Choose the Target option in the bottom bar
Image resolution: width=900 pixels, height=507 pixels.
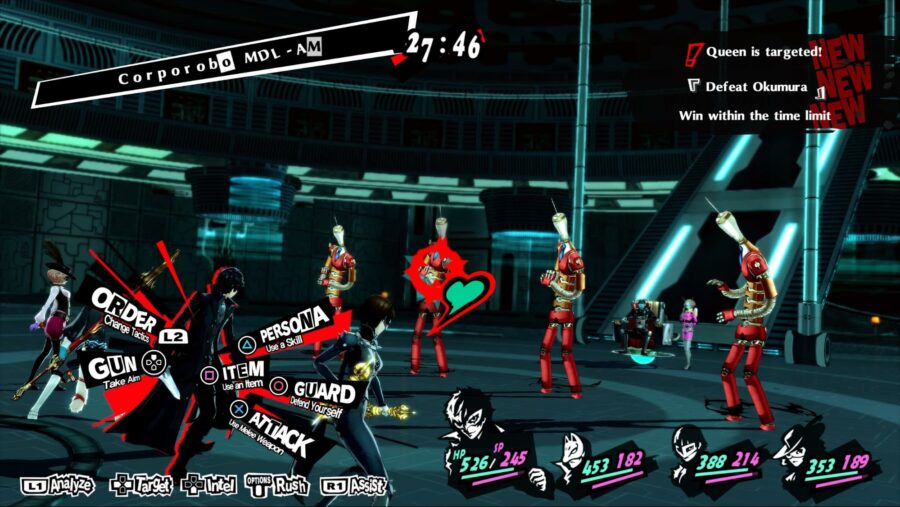point(141,486)
